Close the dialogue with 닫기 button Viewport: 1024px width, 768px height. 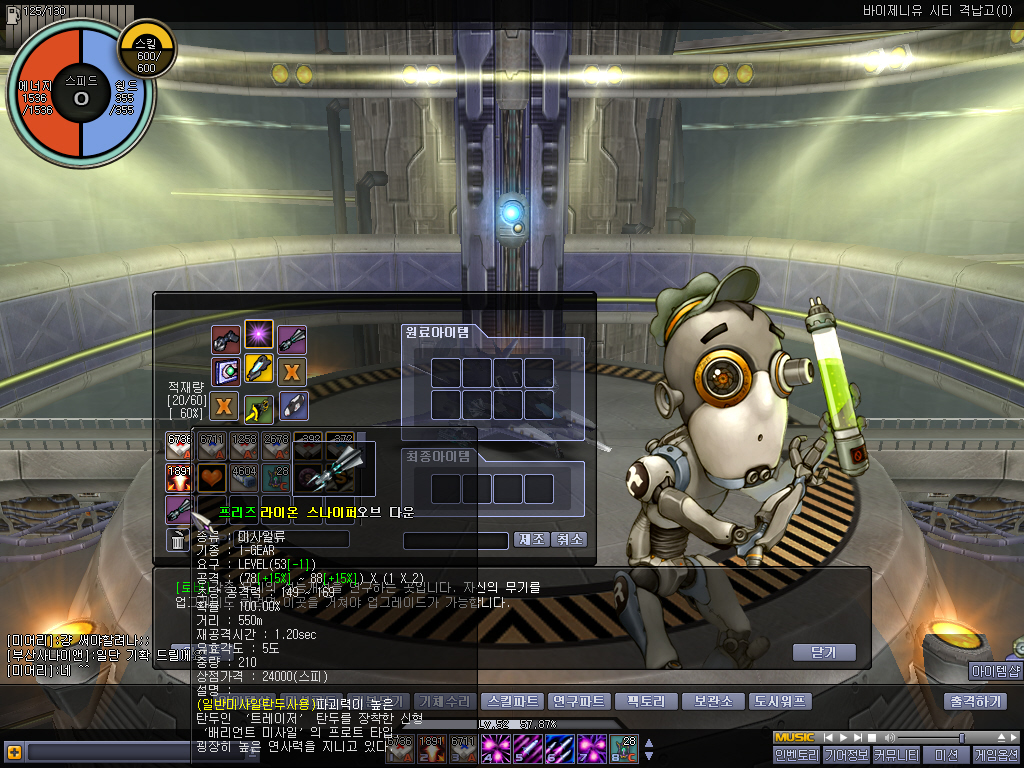[825, 652]
